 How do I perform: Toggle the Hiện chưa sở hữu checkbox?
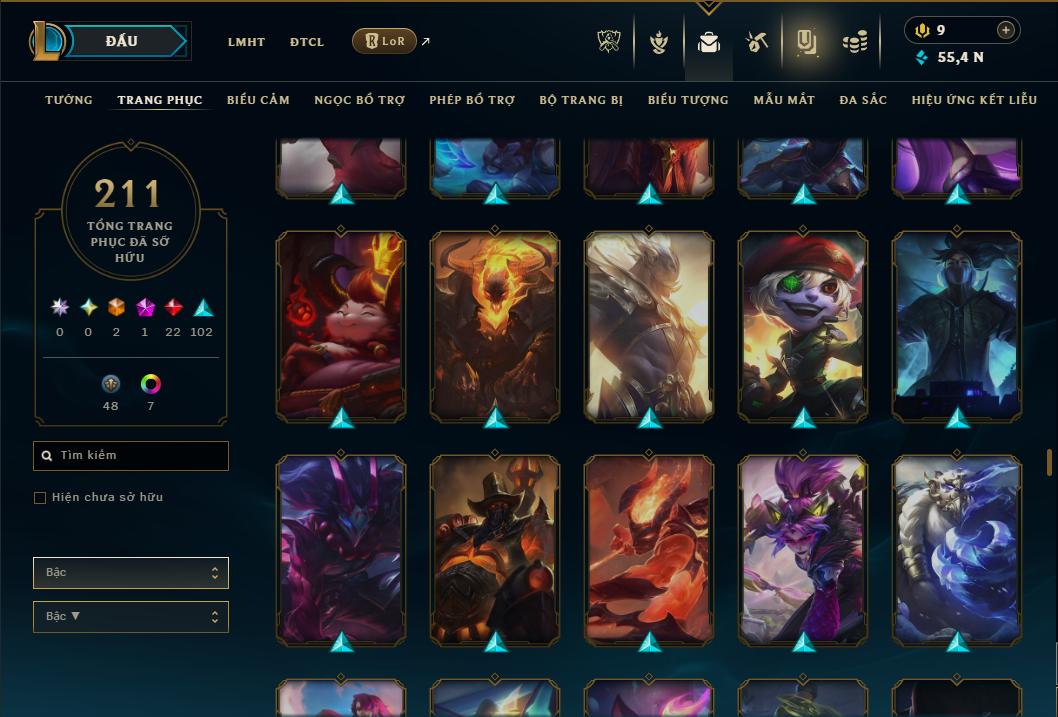(x=40, y=497)
